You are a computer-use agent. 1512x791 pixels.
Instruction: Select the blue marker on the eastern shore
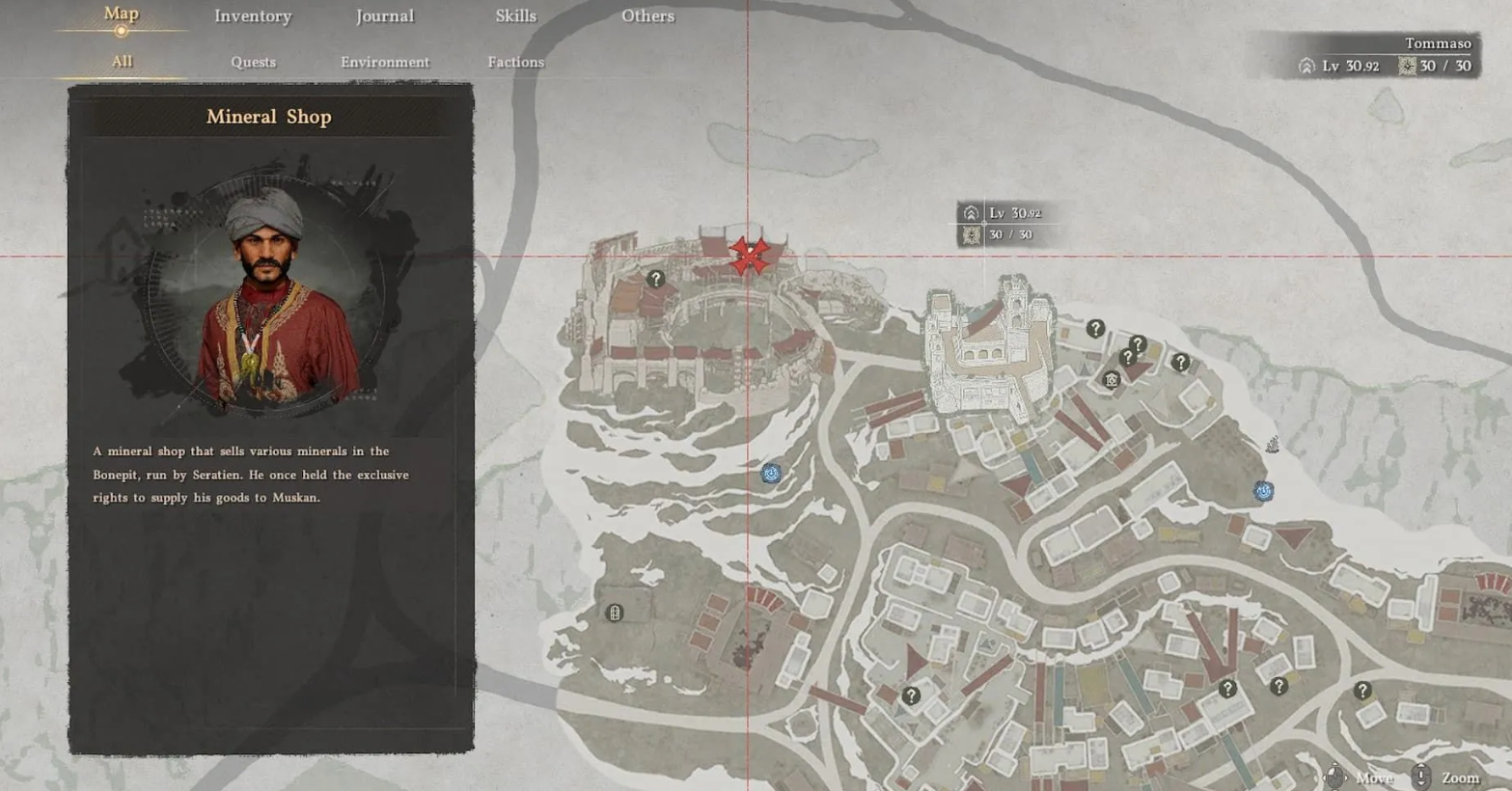point(1263,491)
